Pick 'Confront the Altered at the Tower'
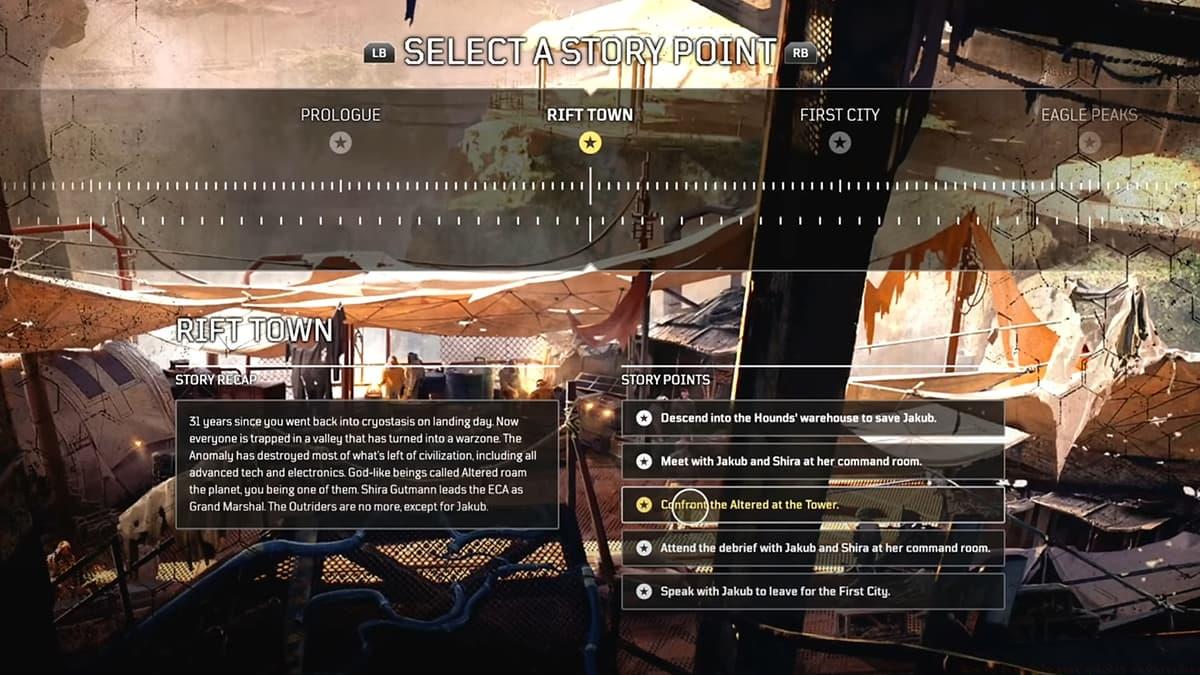Screen dimensions: 1200x675 pyautogui.click(x=812, y=505)
